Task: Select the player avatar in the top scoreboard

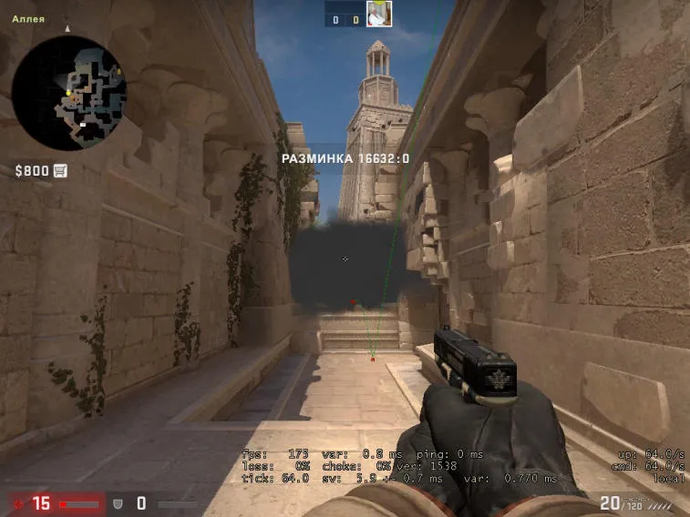Action: [379, 14]
